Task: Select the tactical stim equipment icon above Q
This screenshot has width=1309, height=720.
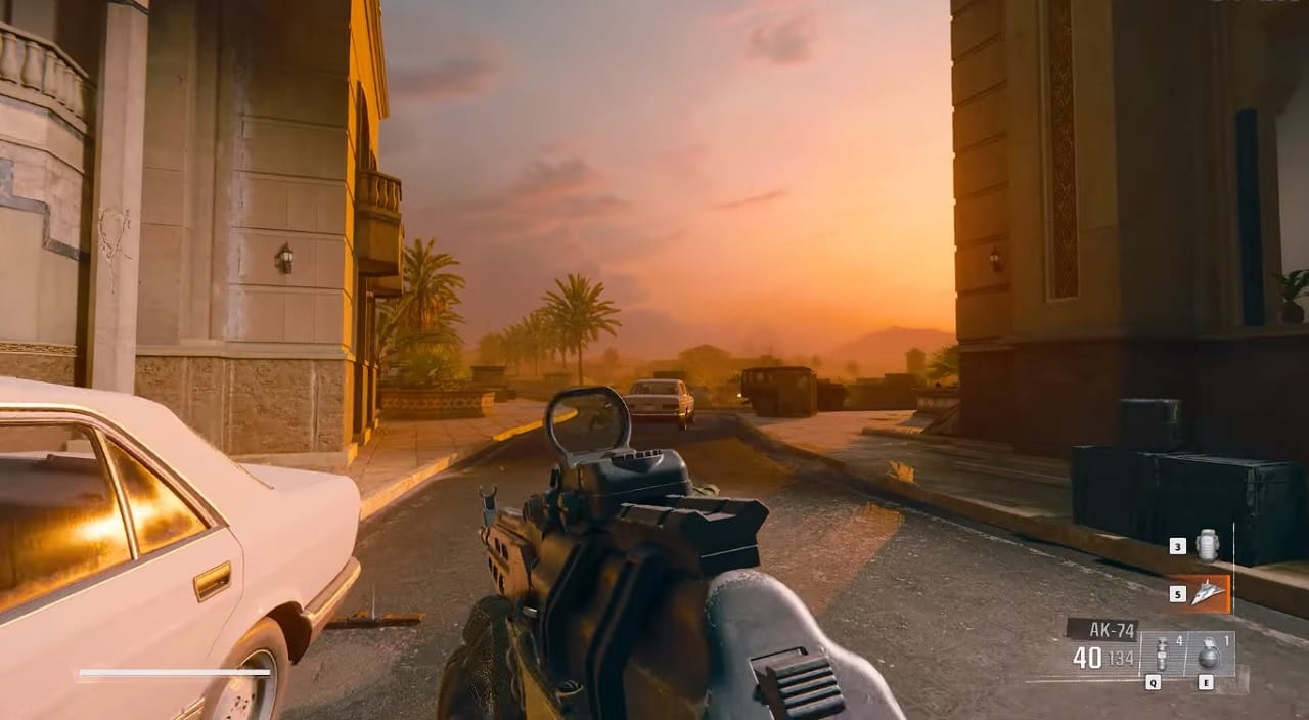Action: point(1162,653)
